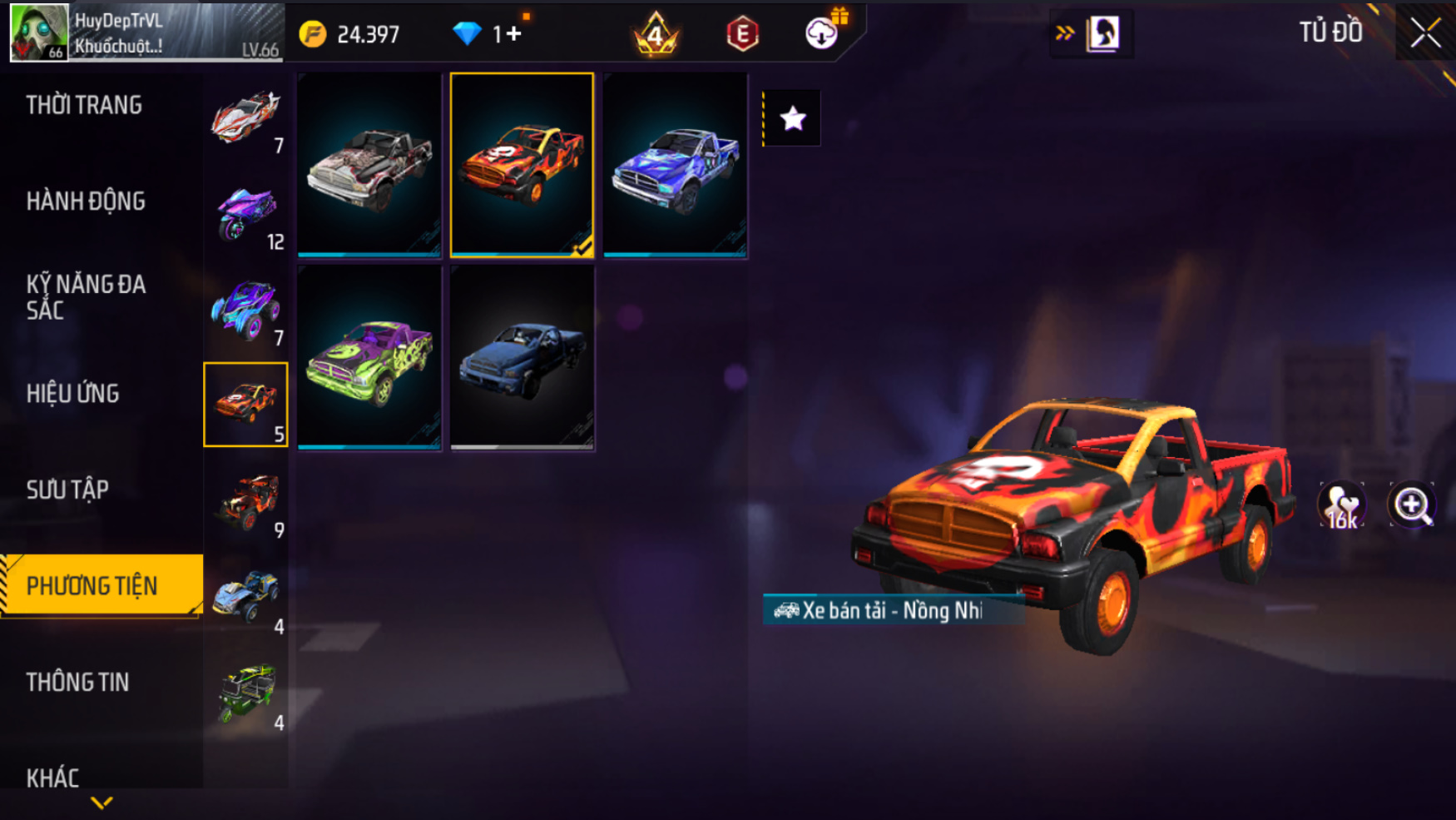Toggle the star favorites filter
1456x820 pixels.
click(x=792, y=118)
